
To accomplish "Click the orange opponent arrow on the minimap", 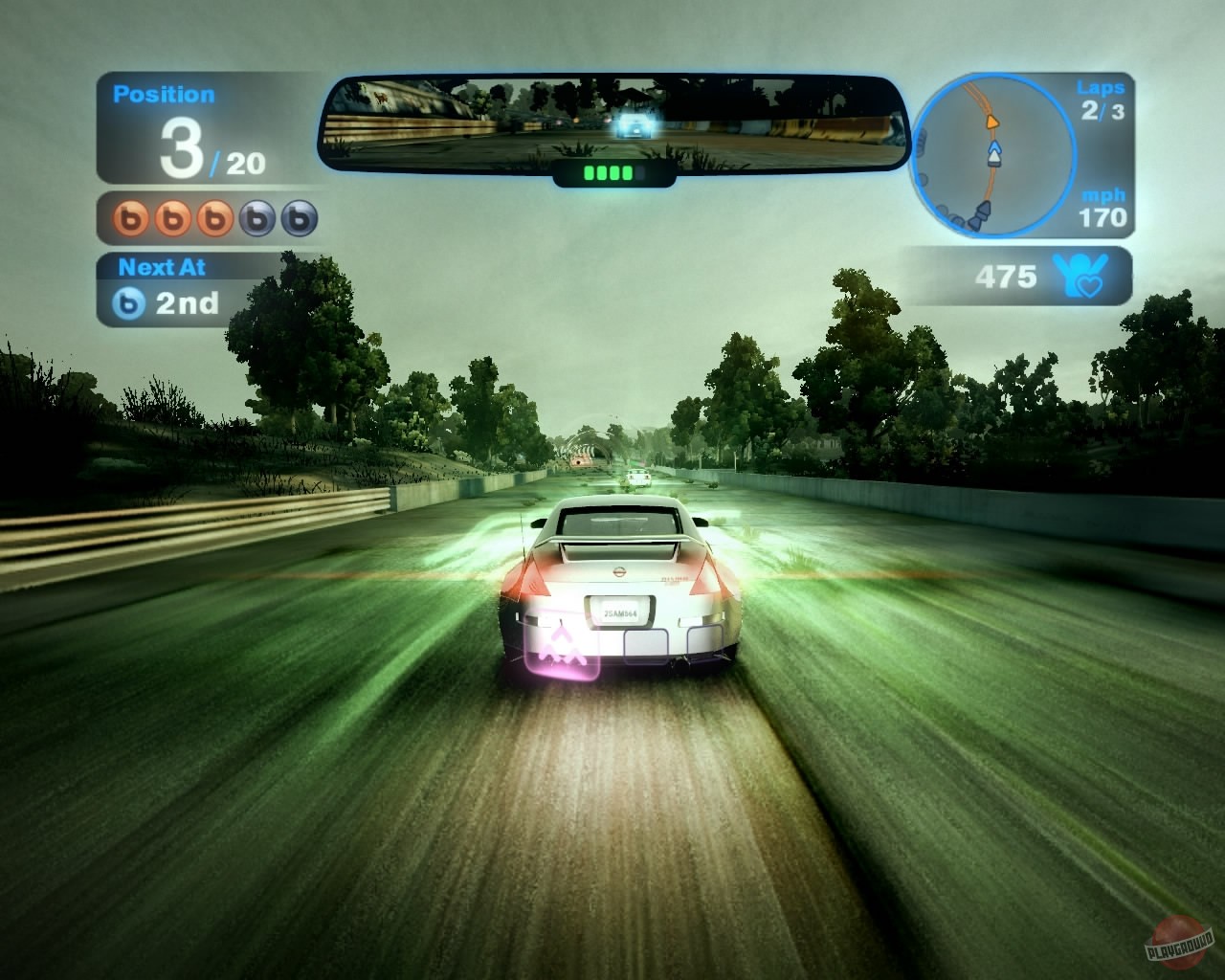I will point(992,122).
